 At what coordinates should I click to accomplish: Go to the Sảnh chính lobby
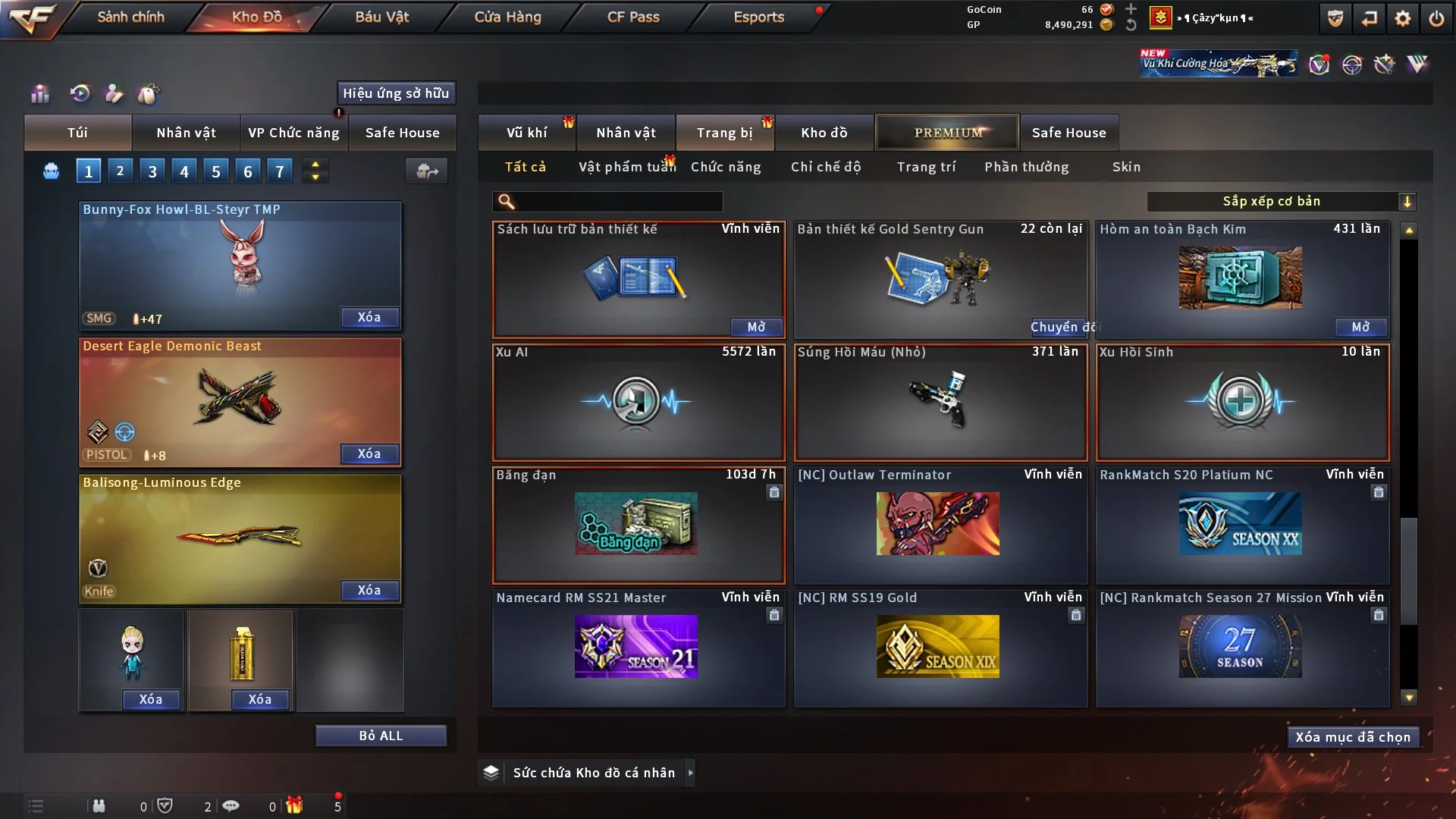[x=130, y=17]
